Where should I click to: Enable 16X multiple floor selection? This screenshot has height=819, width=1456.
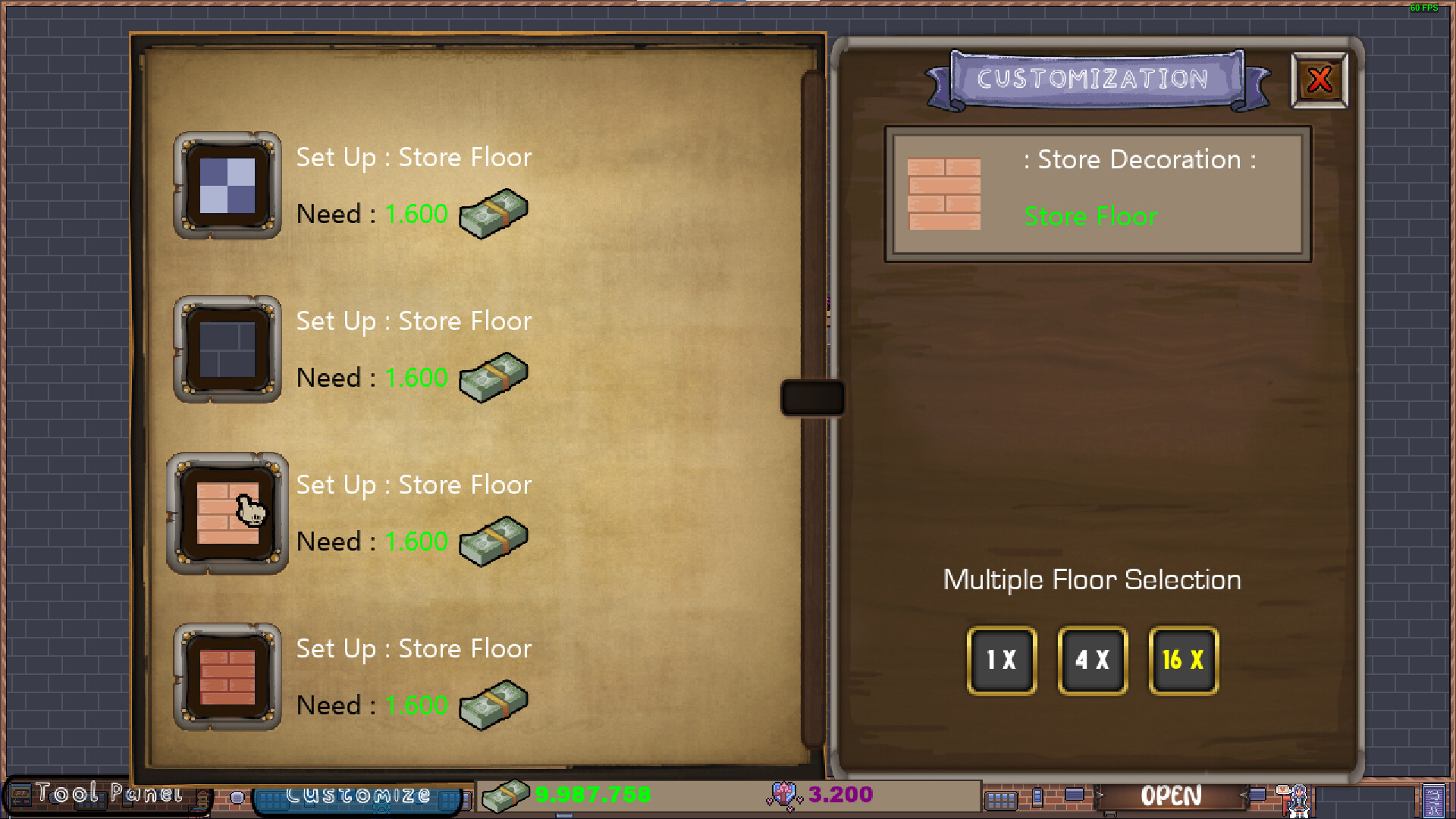pos(1183,661)
